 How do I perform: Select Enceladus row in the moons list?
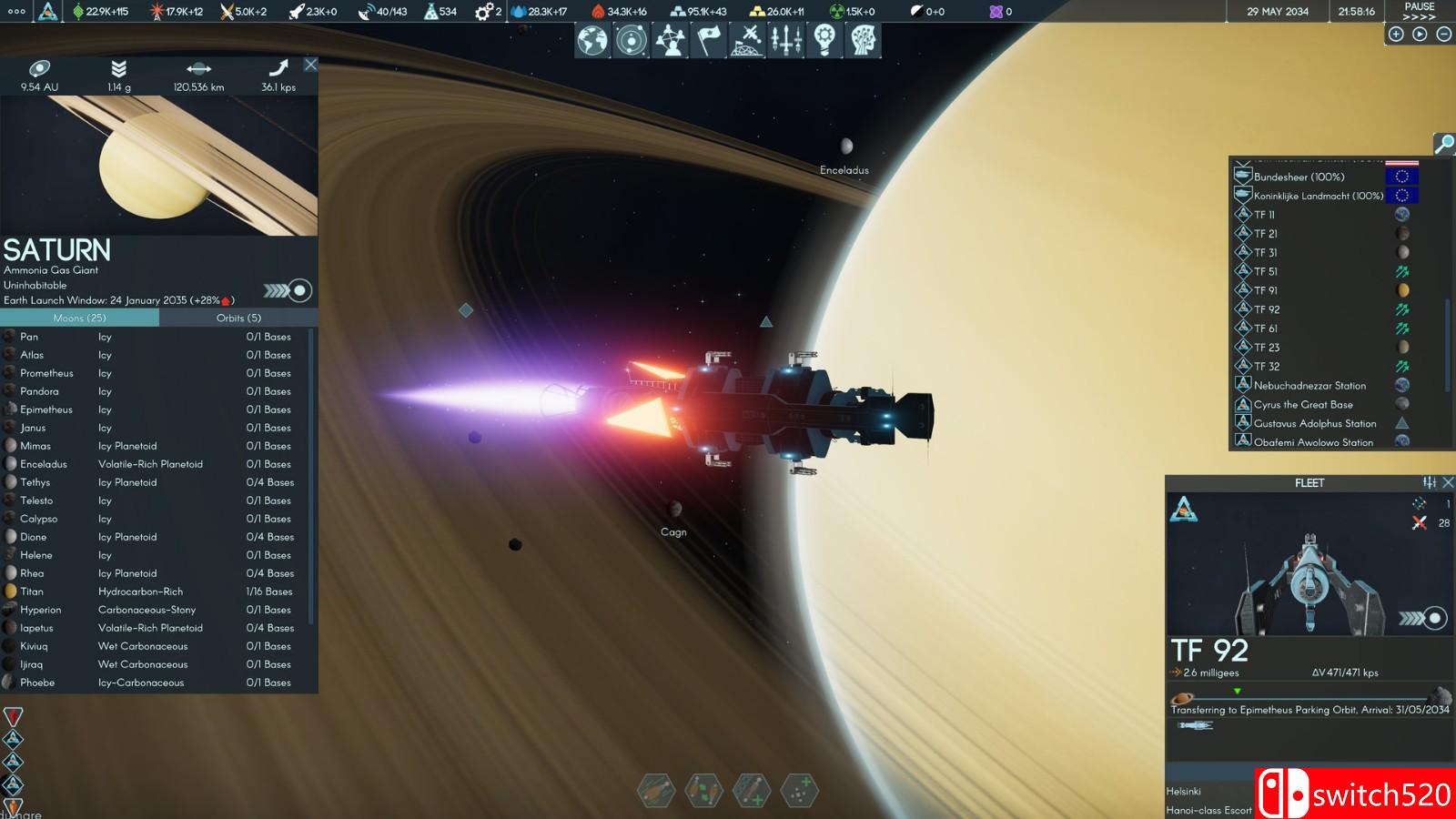pos(44,464)
